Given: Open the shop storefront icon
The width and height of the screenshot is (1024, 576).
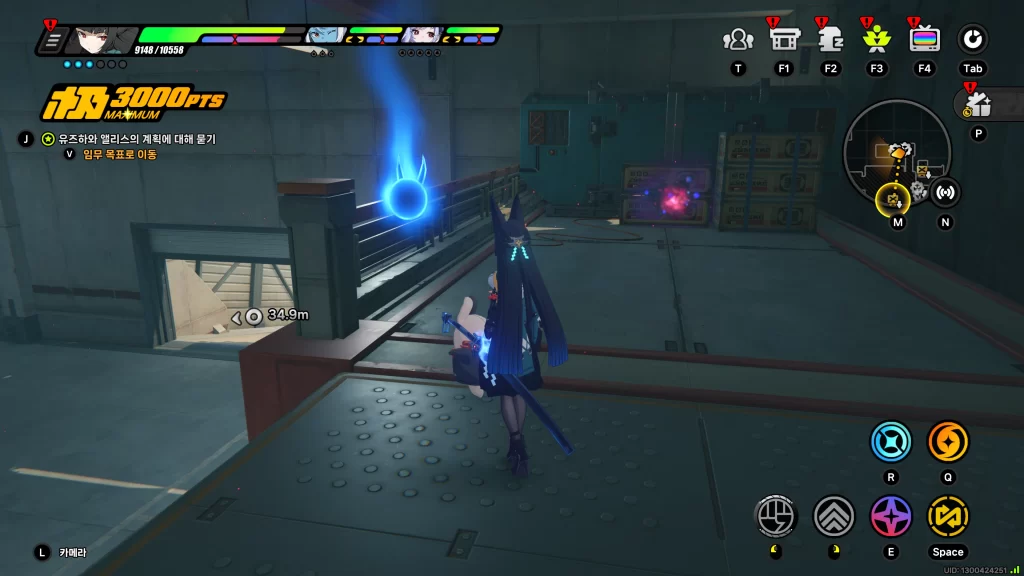Looking at the screenshot, I should pyautogui.click(x=783, y=40).
